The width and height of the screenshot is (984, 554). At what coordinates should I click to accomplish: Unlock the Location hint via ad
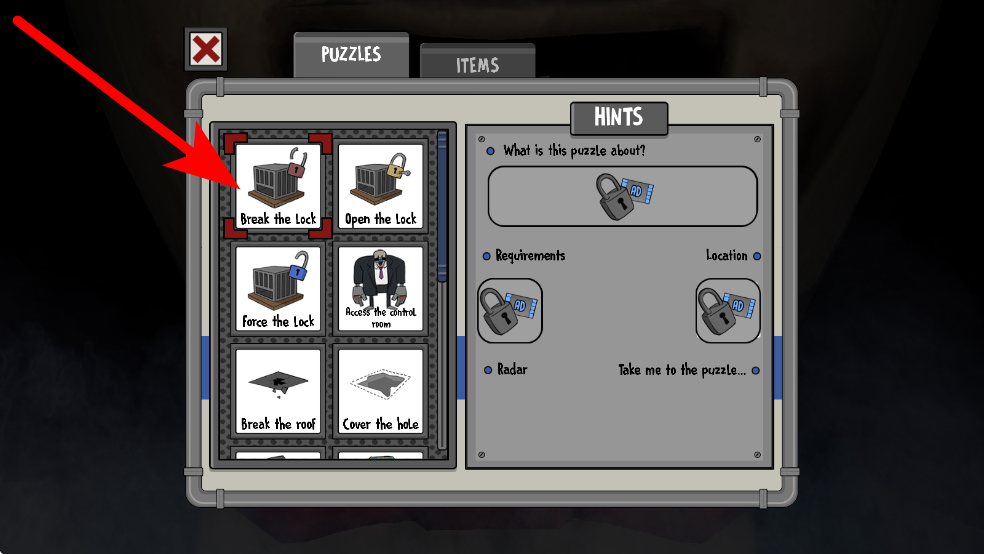727,310
